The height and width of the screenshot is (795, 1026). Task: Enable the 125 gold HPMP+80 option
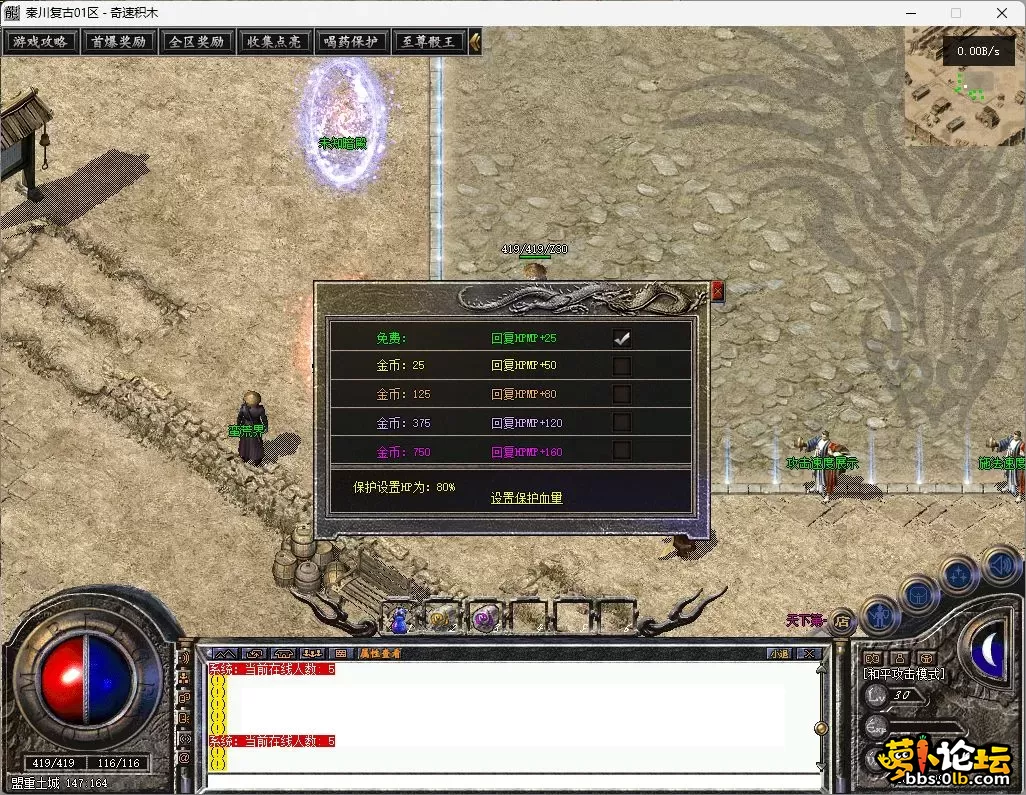(622, 394)
